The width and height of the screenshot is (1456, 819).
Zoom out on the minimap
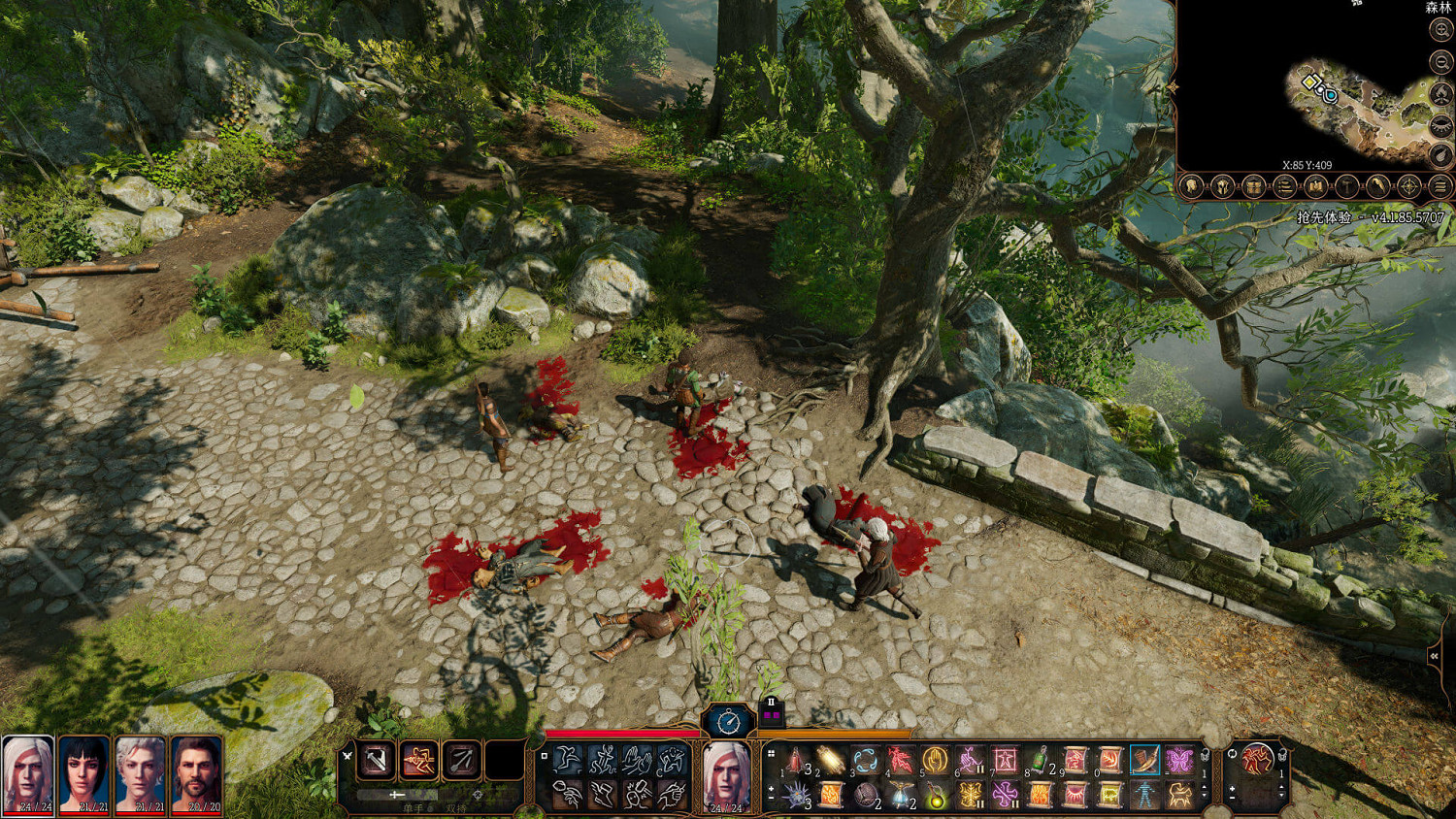pyautogui.click(x=1441, y=62)
